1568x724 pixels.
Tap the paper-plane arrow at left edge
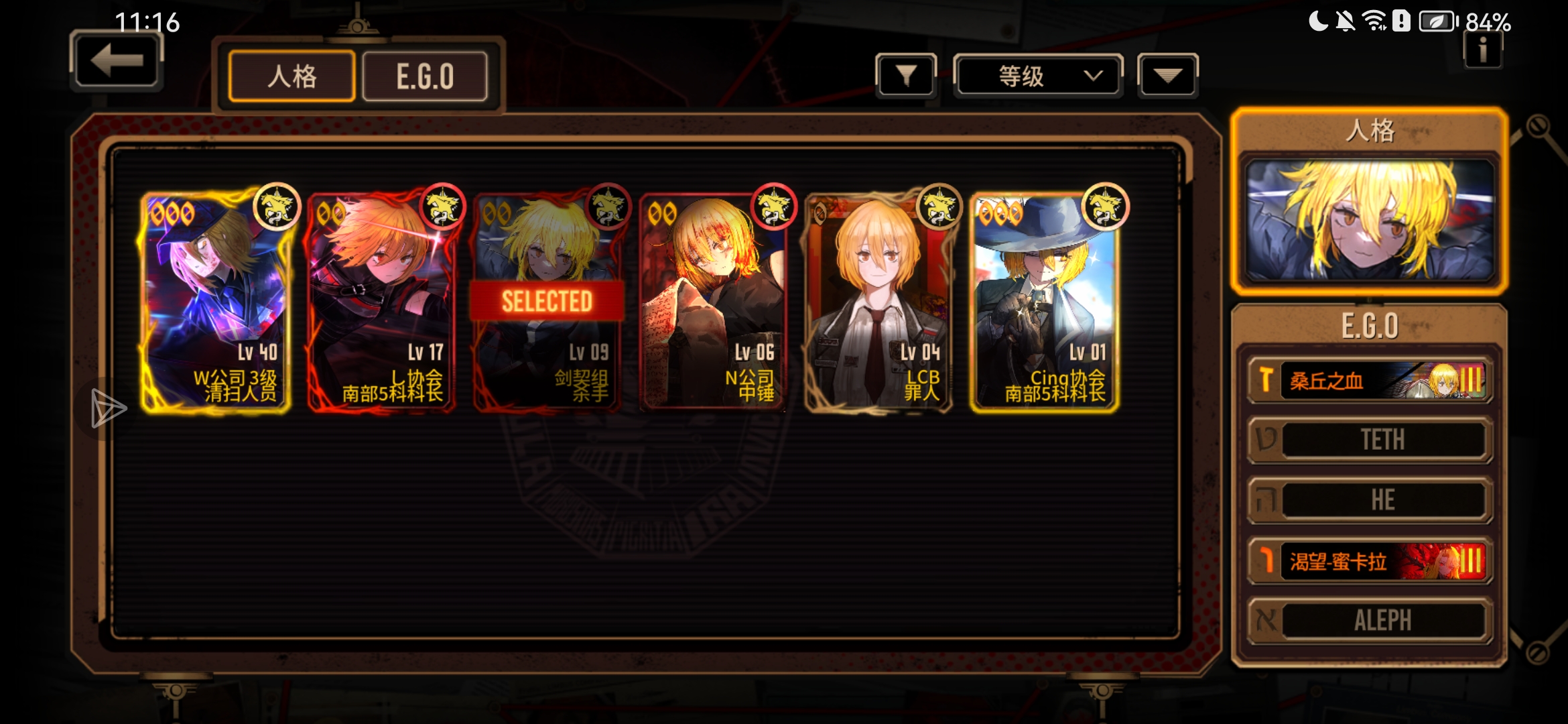(x=107, y=408)
